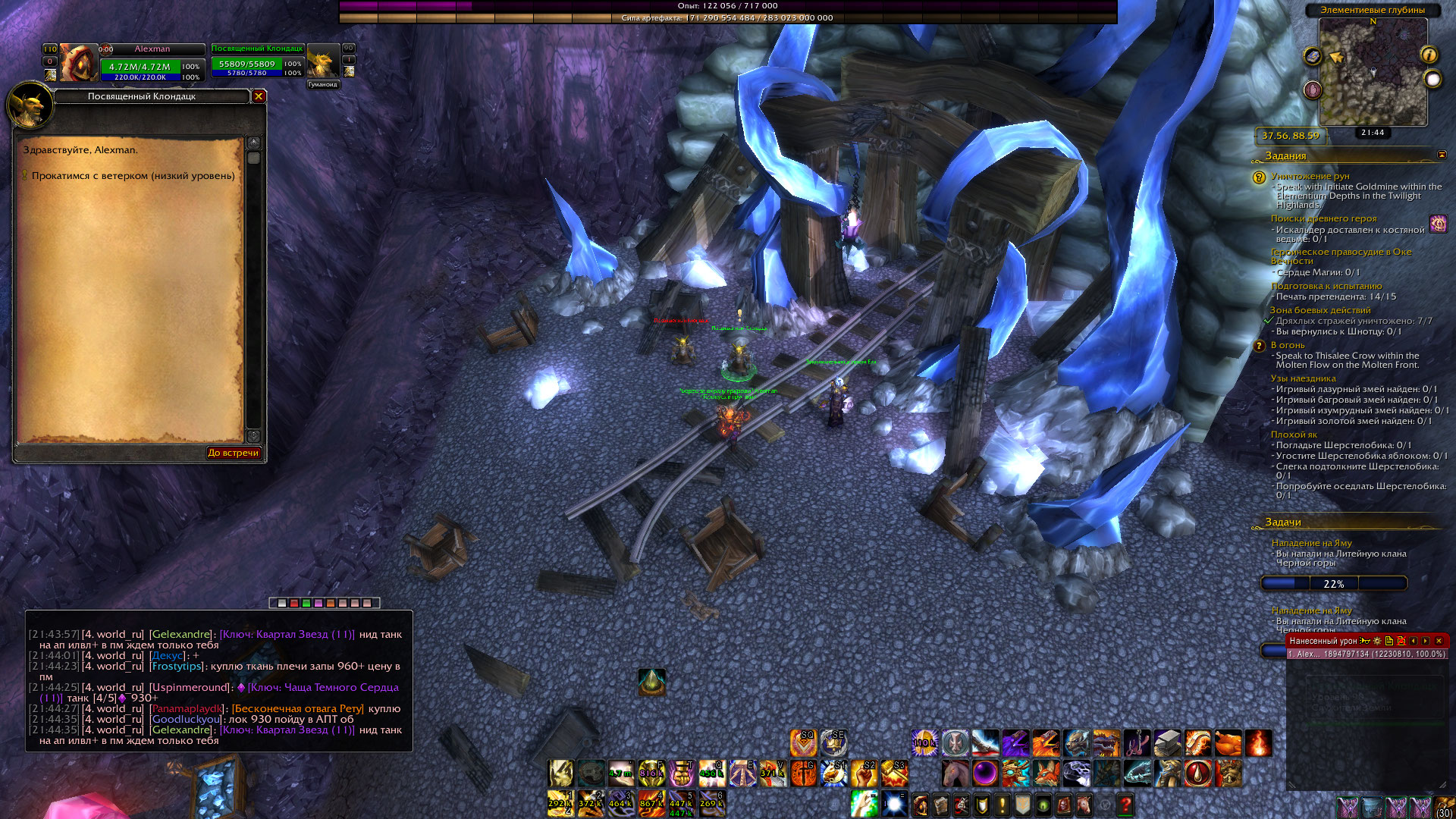1456x819 pixels.
Task: Activate the fist ability bound to S2
Action: (864, 773)
